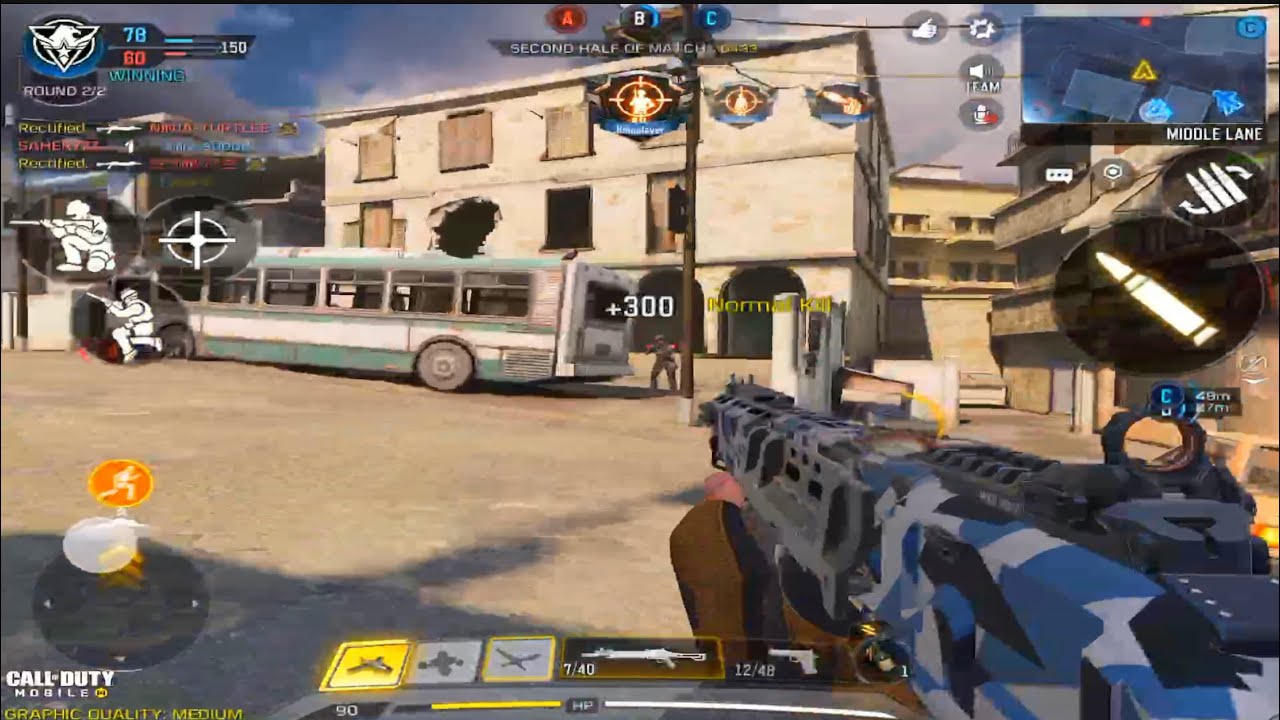1280x720 pixels.
Task: Open the quick chat bubble icon
Action: 1058,175
